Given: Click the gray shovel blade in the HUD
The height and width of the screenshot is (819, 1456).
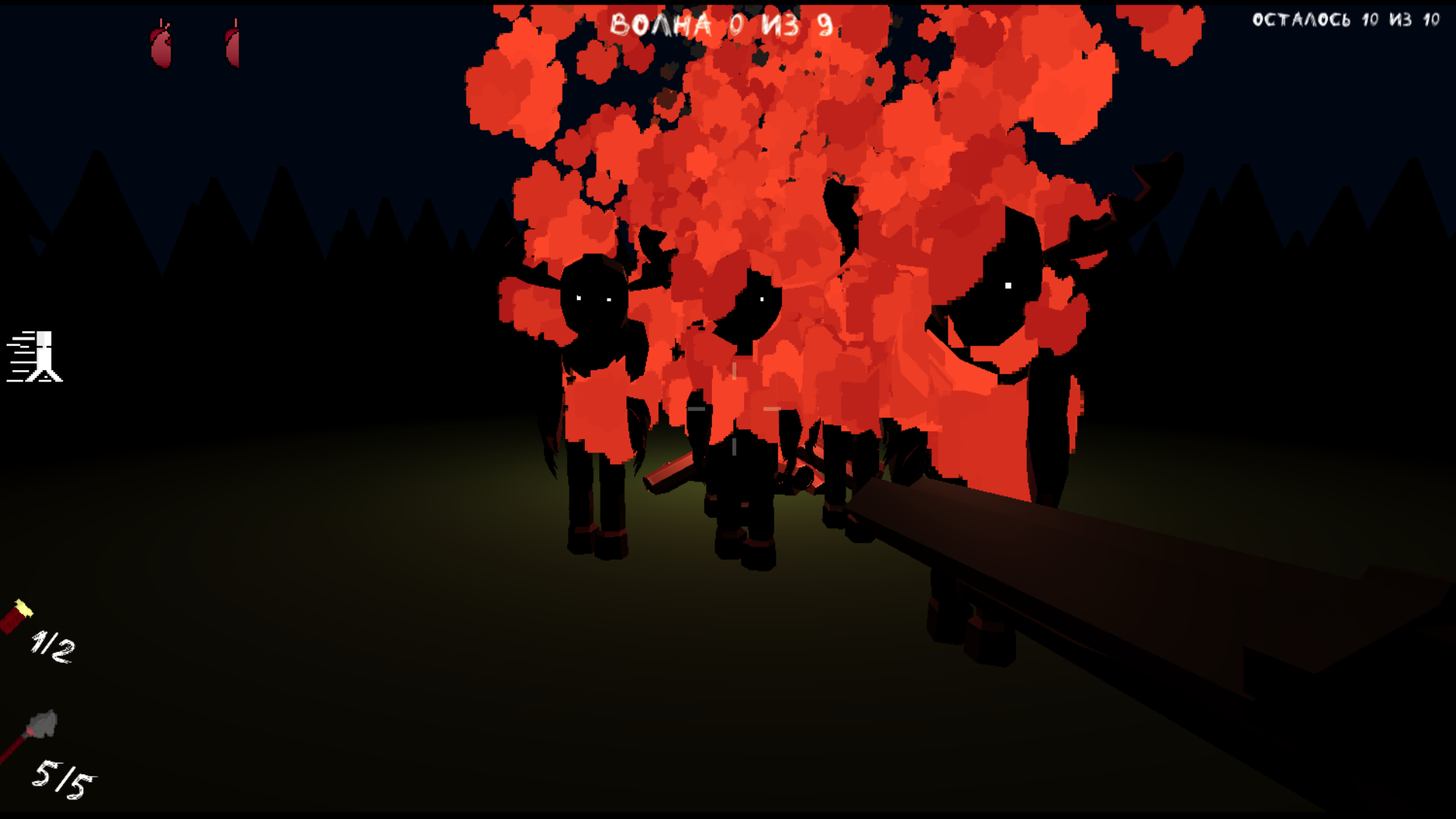Looking at the screenshot, I should (x=42, y=720).
